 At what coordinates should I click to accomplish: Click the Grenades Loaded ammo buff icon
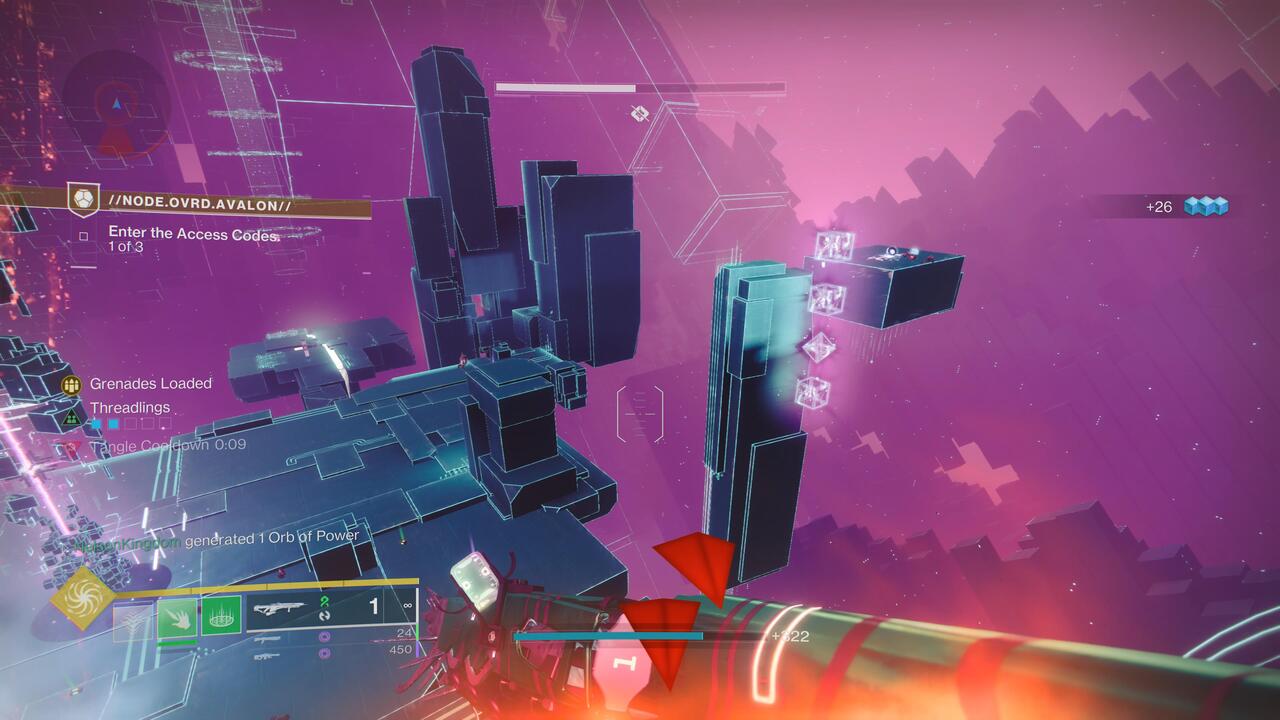pos(70,384)
